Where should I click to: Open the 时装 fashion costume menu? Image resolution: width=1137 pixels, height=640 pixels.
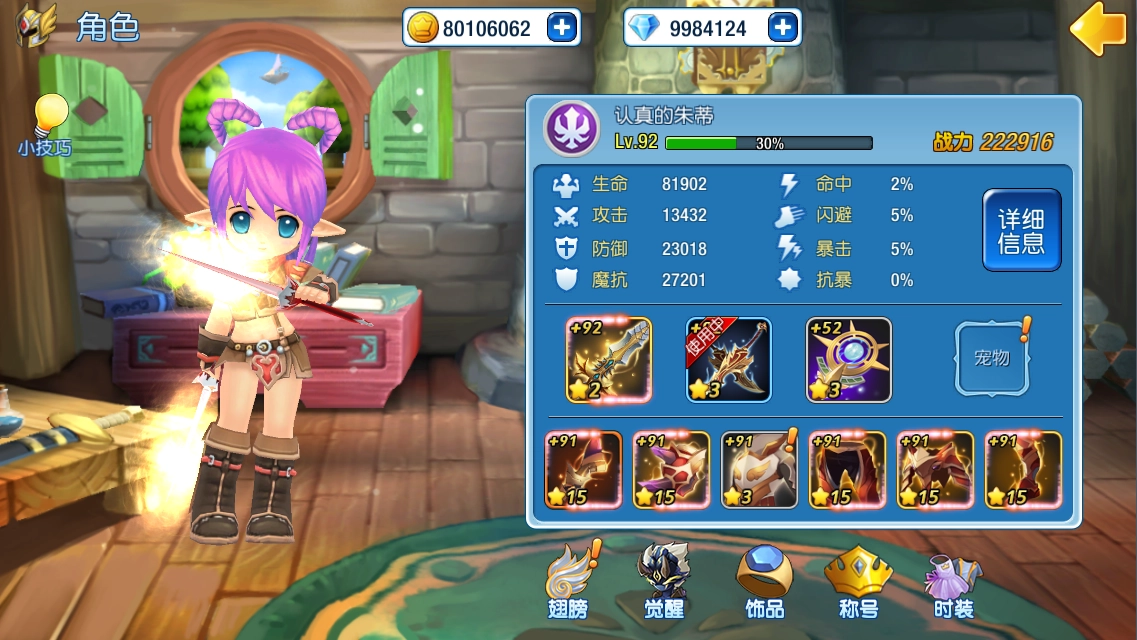pyautogui.click(x=953, y=583)
